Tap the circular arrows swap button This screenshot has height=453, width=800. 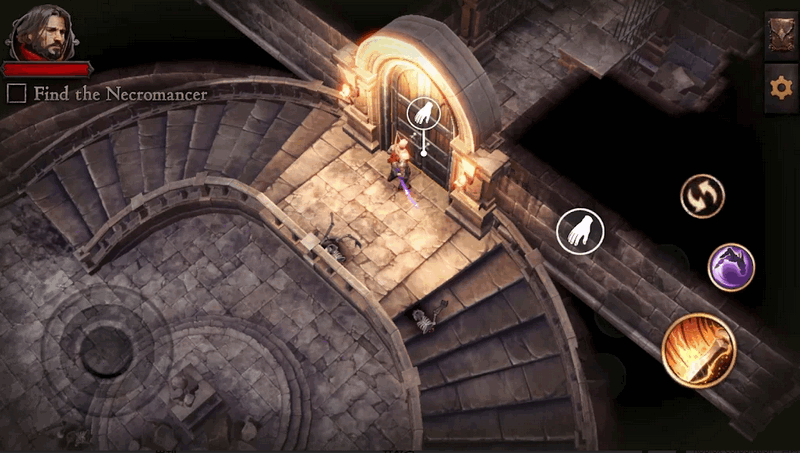(x=702, y=195)
